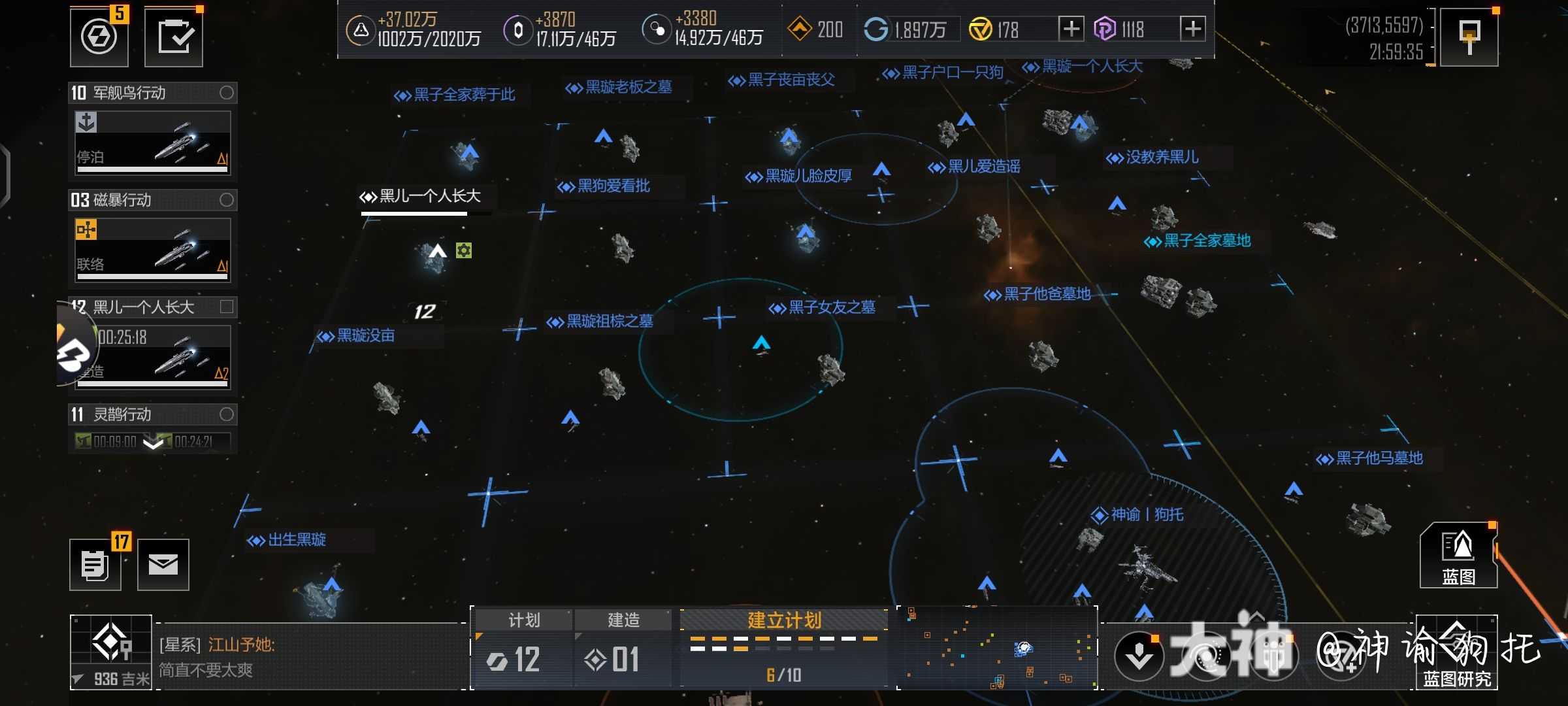1568x706 pixels.
Task: Open the energy icon with badge 5
Action: [99, 37]
